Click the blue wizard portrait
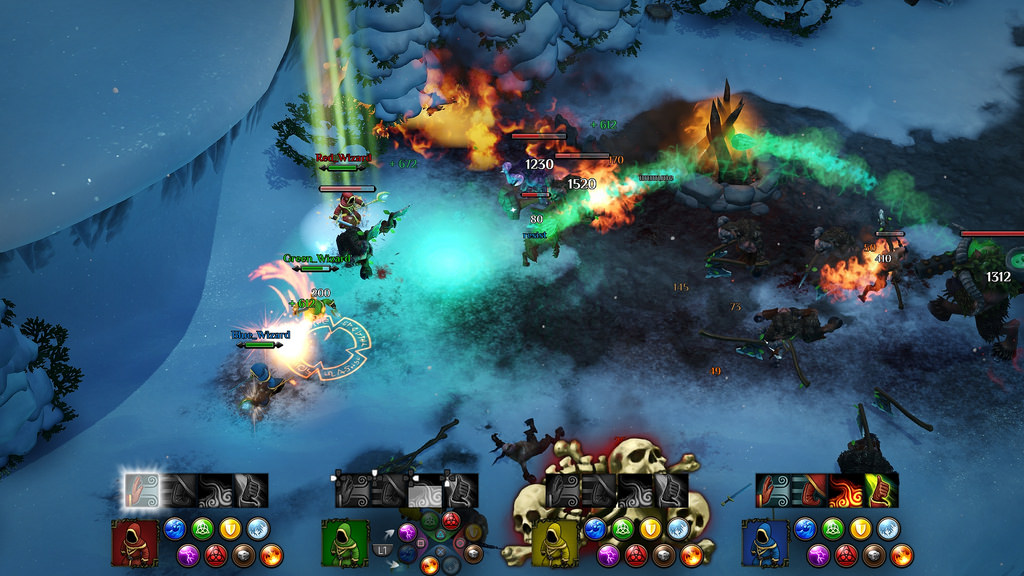1024x576 pixels. click(764, 540)
